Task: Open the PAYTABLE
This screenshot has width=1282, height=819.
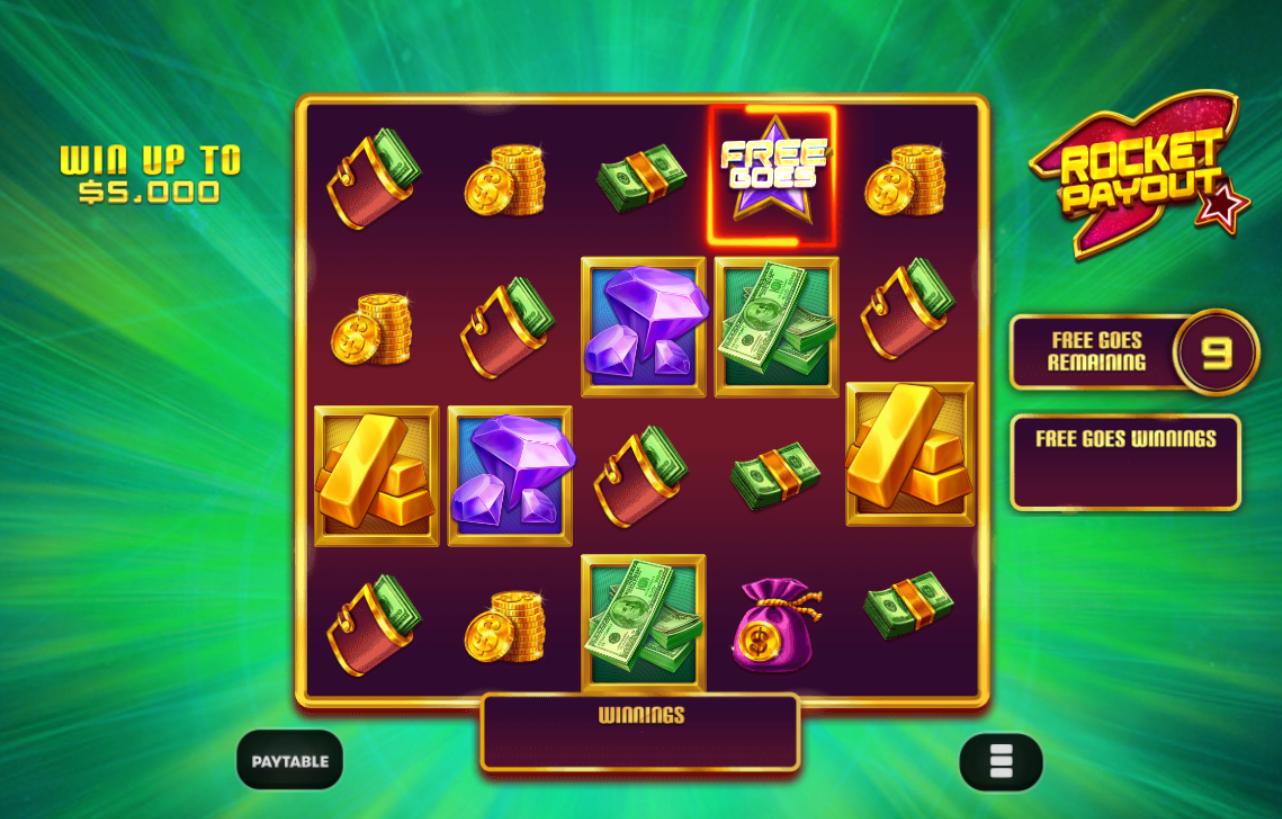Action: click(x=291, y=760)
